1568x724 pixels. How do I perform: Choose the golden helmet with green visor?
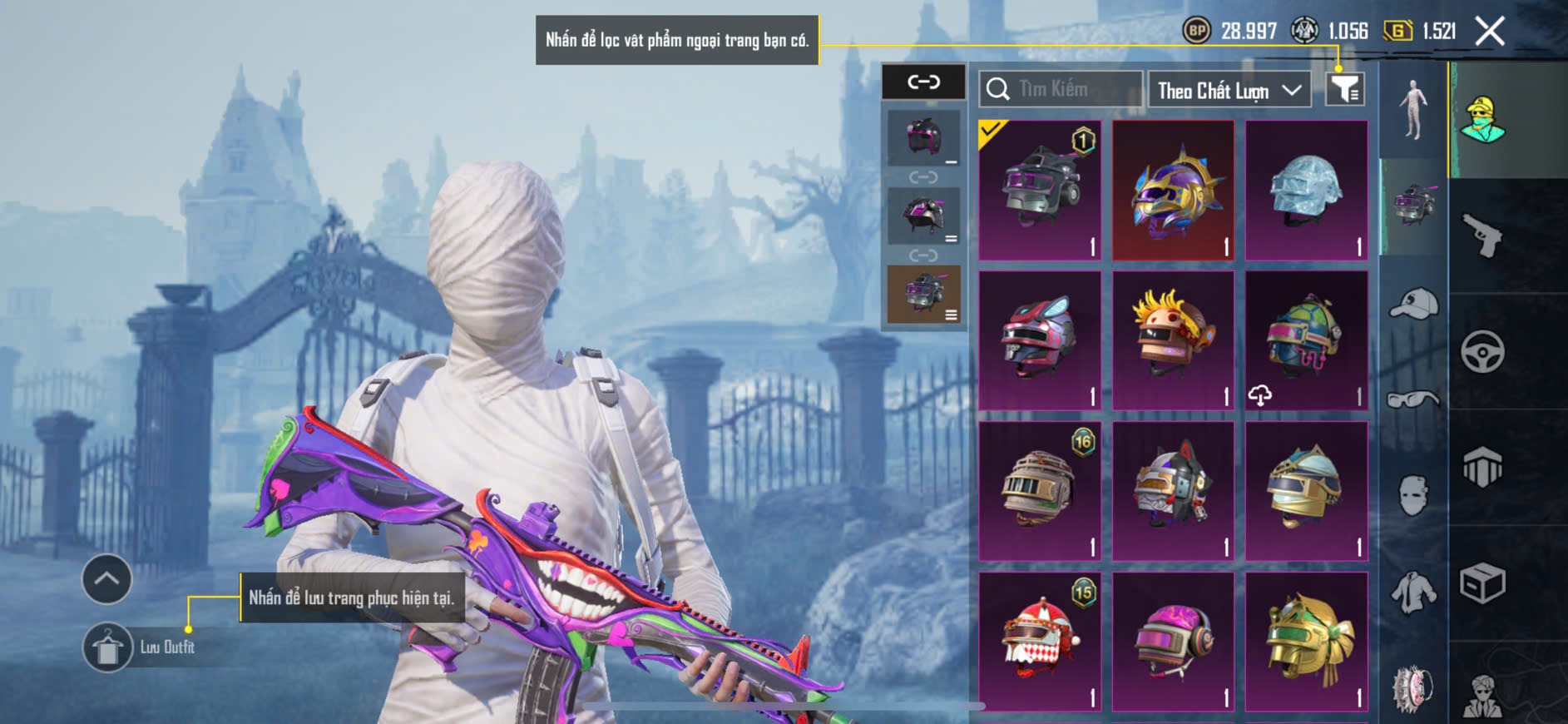[x=1306, y=642]
